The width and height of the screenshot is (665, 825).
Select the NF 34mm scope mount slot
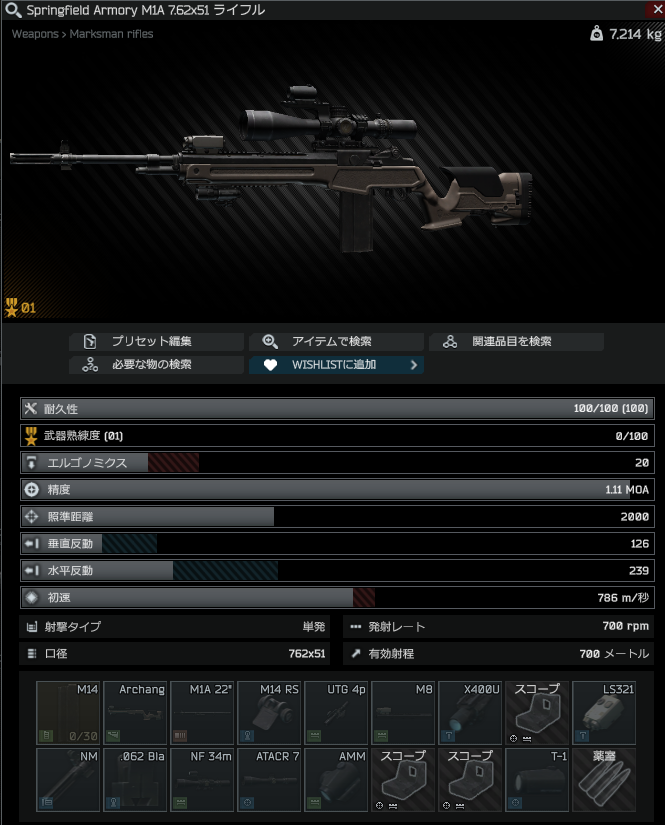pyautogui.click(x=202, y=779)
